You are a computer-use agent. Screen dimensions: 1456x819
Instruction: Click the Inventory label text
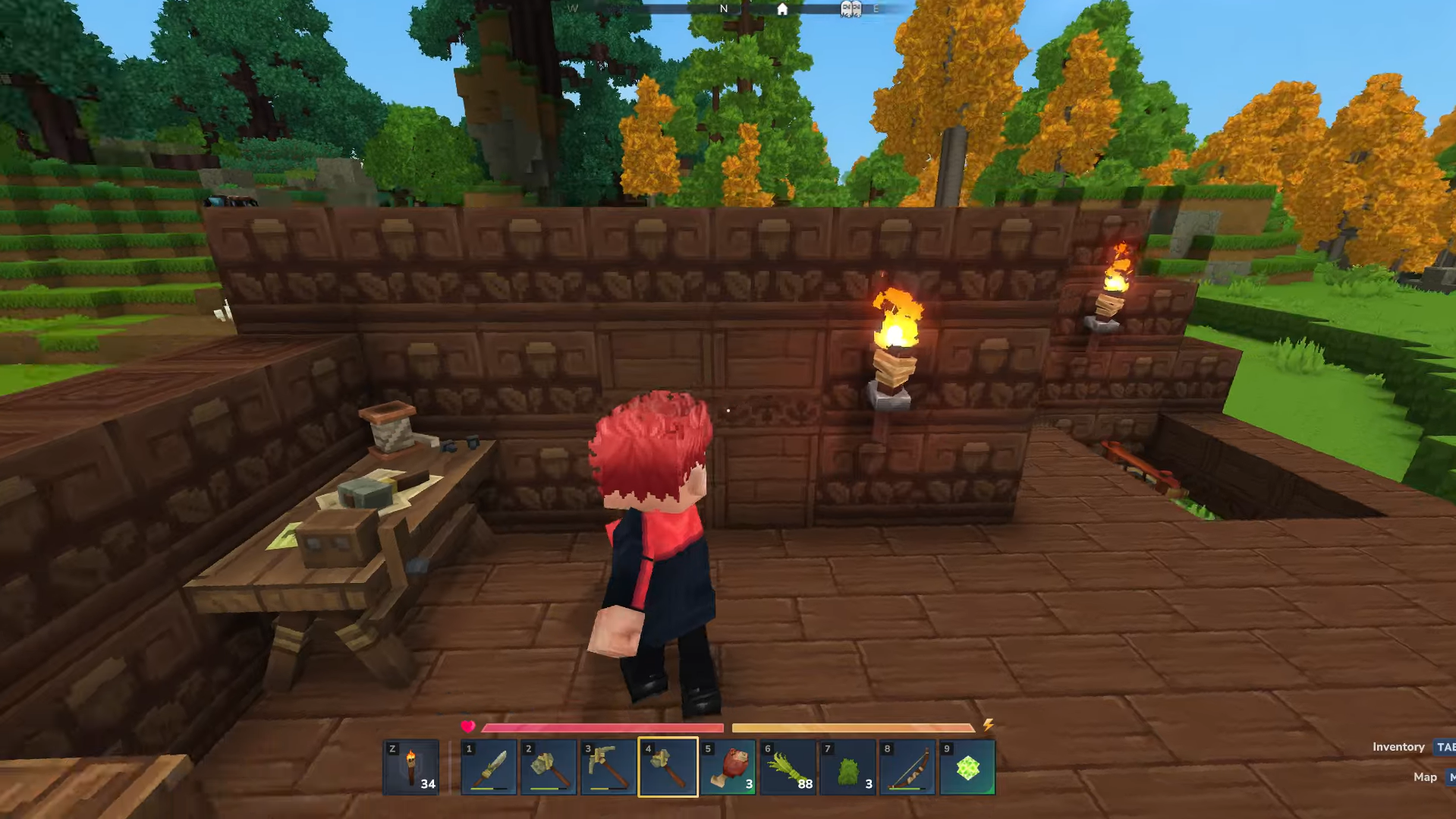(x=1398, y=746)
